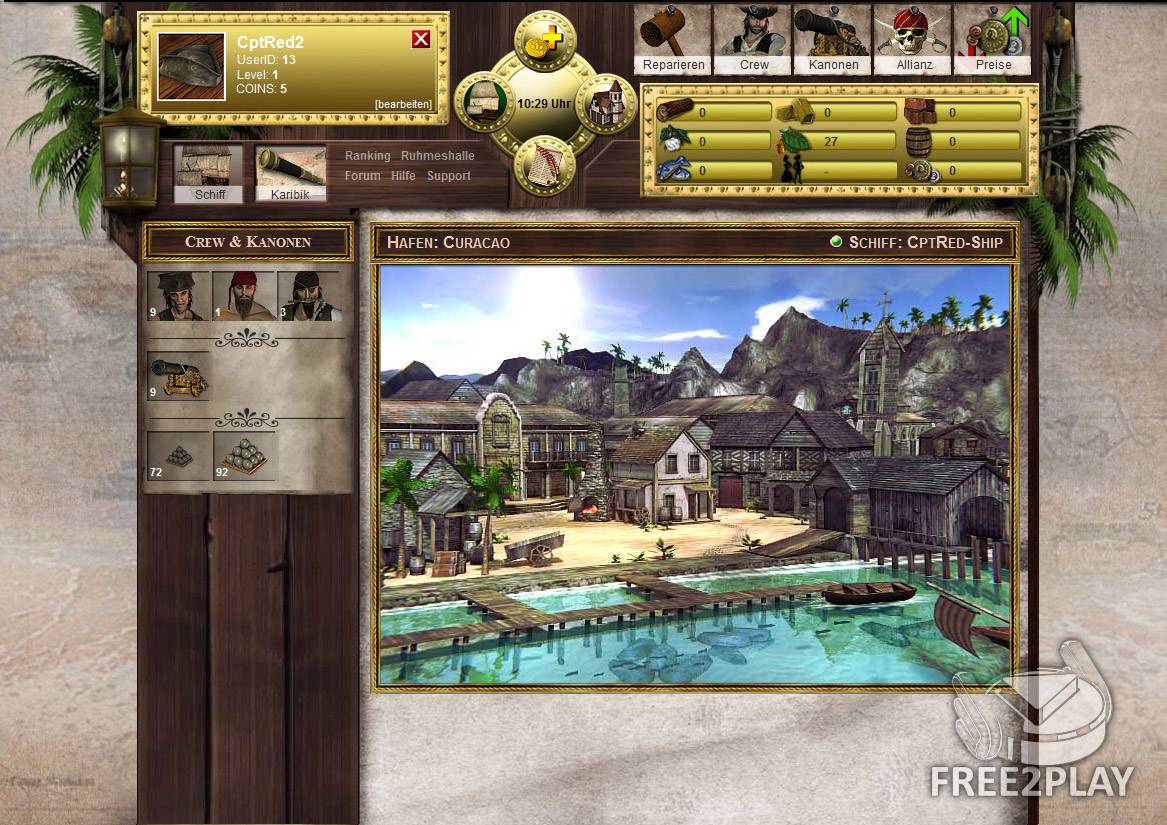Open the Allianz alliance menu
This screenshot has height=825, width=1167.
[913, 40]
